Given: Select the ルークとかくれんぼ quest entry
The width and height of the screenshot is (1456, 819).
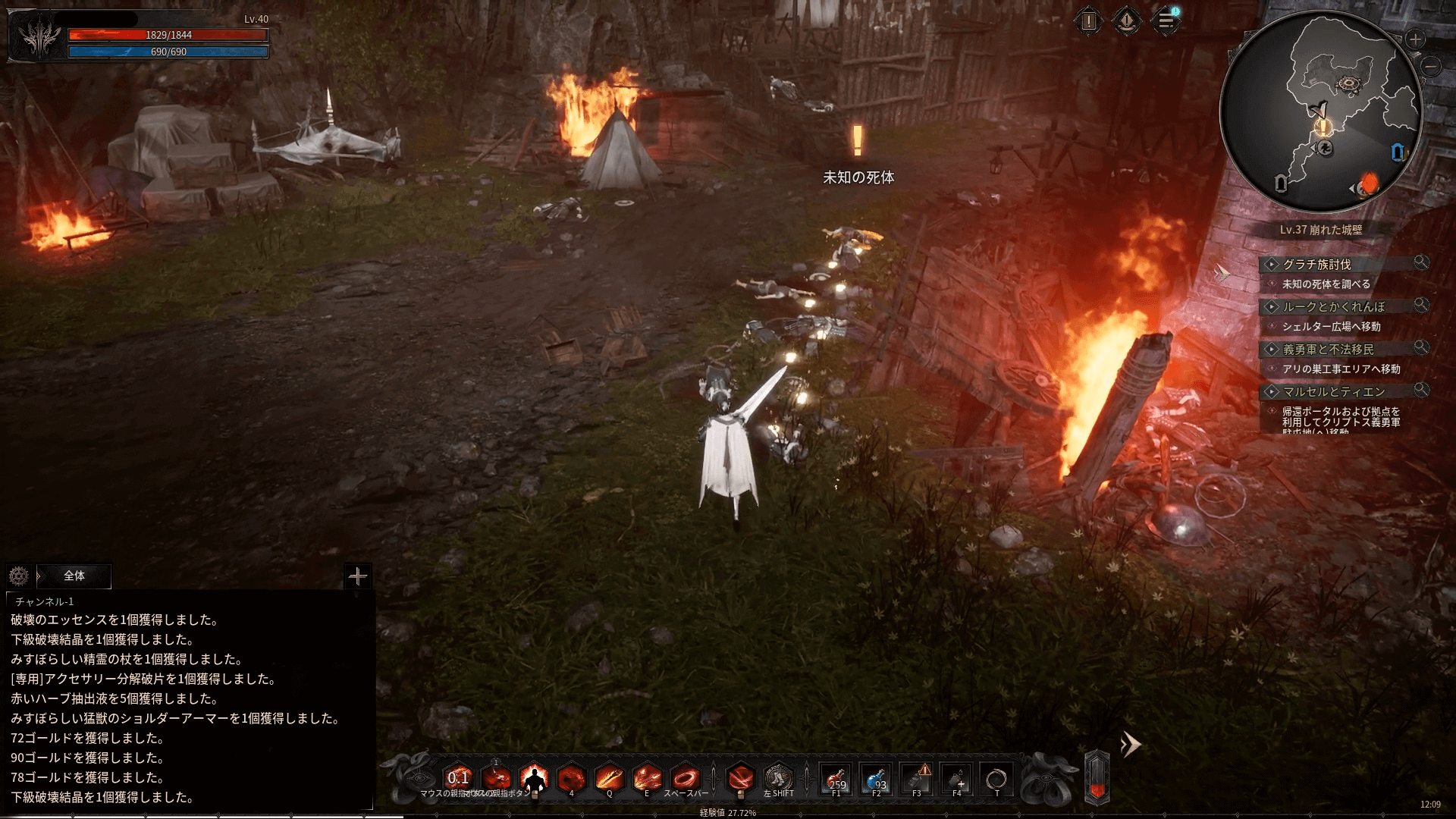Looking at the screenshot, I should coord(1333,307).
